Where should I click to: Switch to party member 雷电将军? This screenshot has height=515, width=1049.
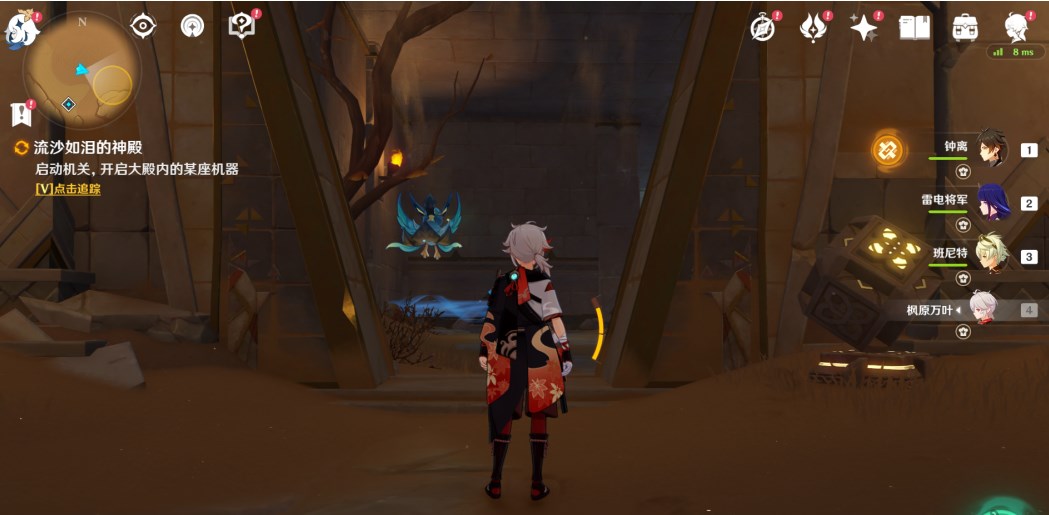pos(992,202)
